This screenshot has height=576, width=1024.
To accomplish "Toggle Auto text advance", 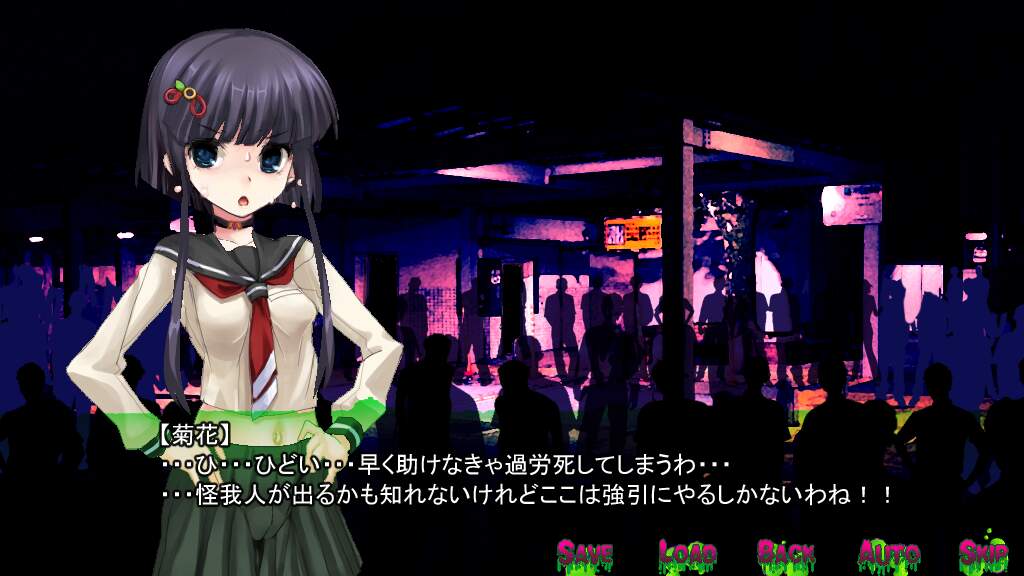I will [888, 552].
